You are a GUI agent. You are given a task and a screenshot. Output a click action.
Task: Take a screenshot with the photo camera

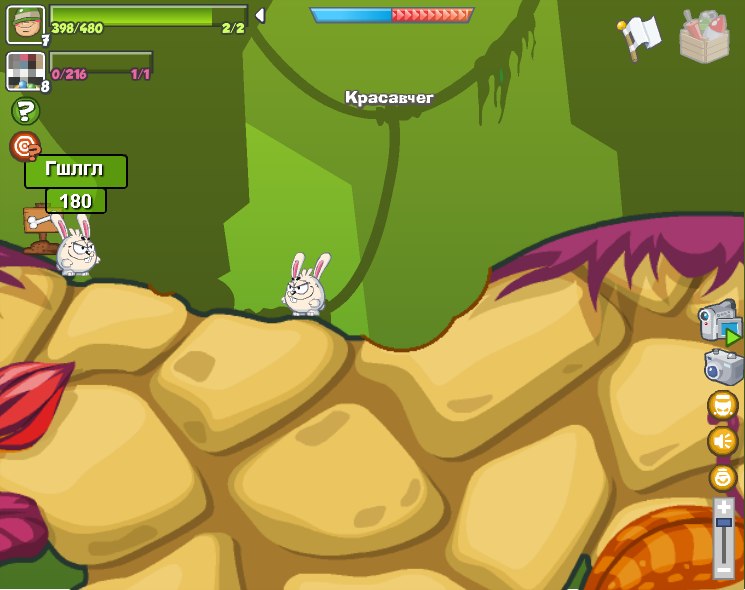pos(723,367)
